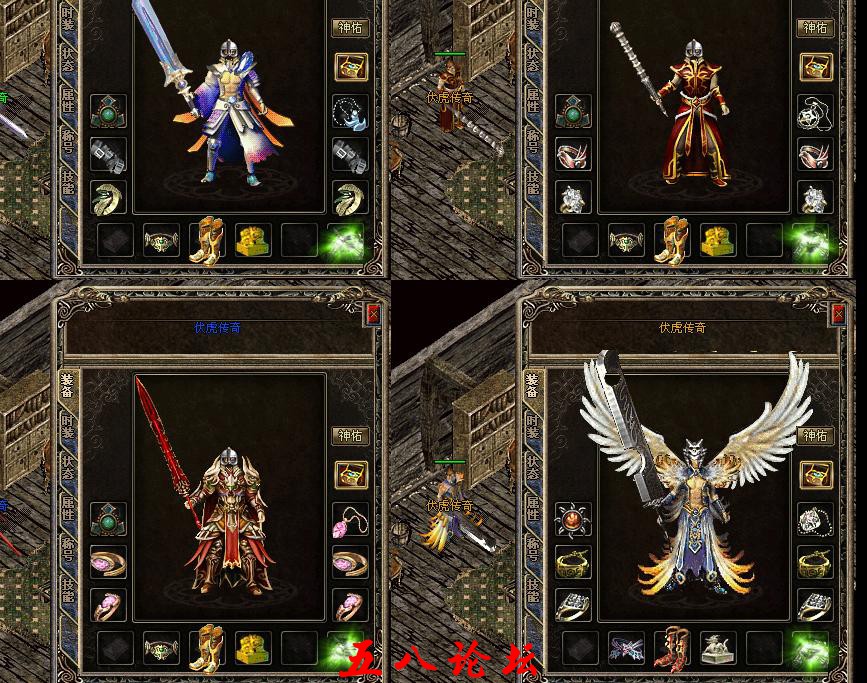Open 时装 tab in the winged angel's panel
The image size is (867, 683).
pyautogui.click(x=532, y=424)
